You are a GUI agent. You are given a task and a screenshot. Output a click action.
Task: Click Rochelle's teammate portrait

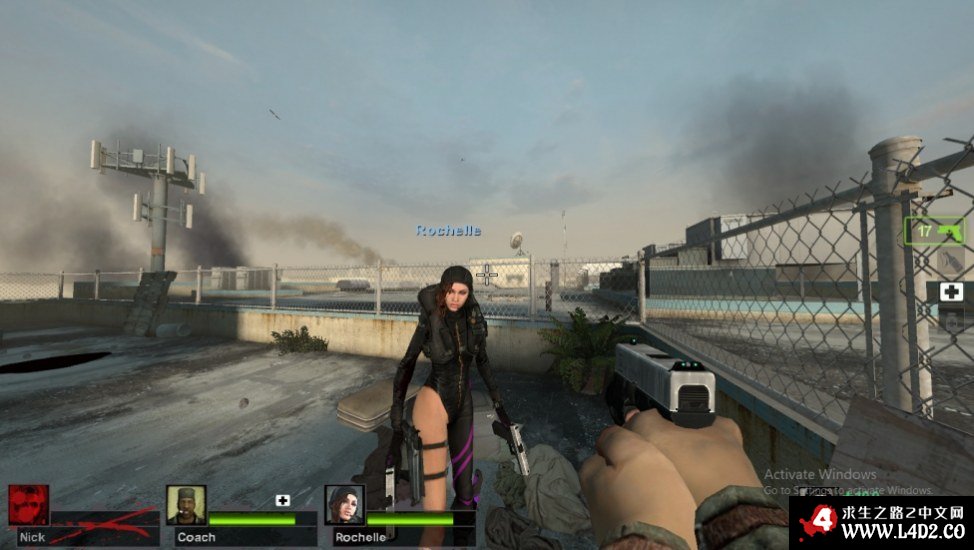[344, 505]
